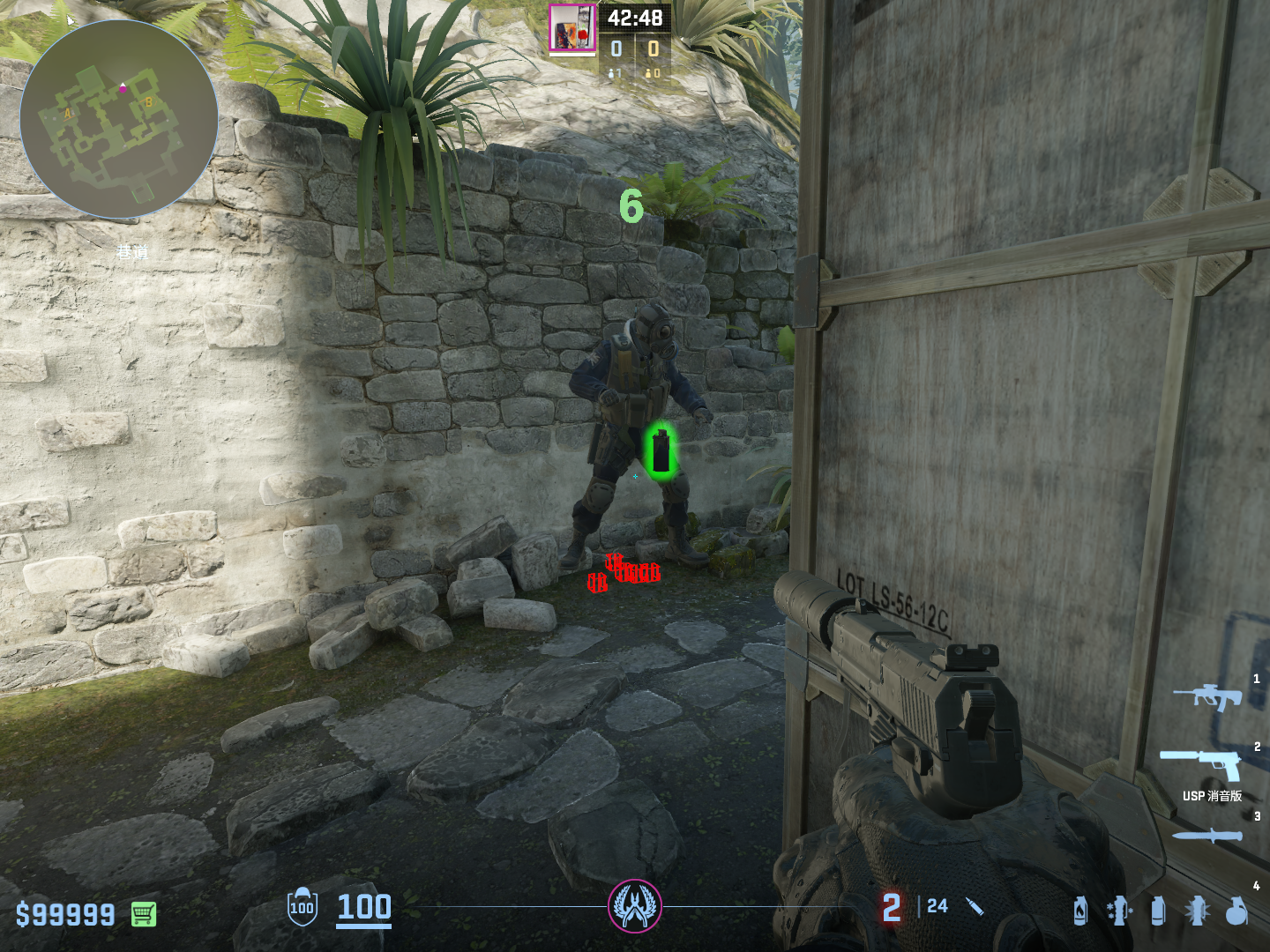Switch to the USP silenced pistol
The height and width of the screenshot is (952, 1270).
[1201, 763]
